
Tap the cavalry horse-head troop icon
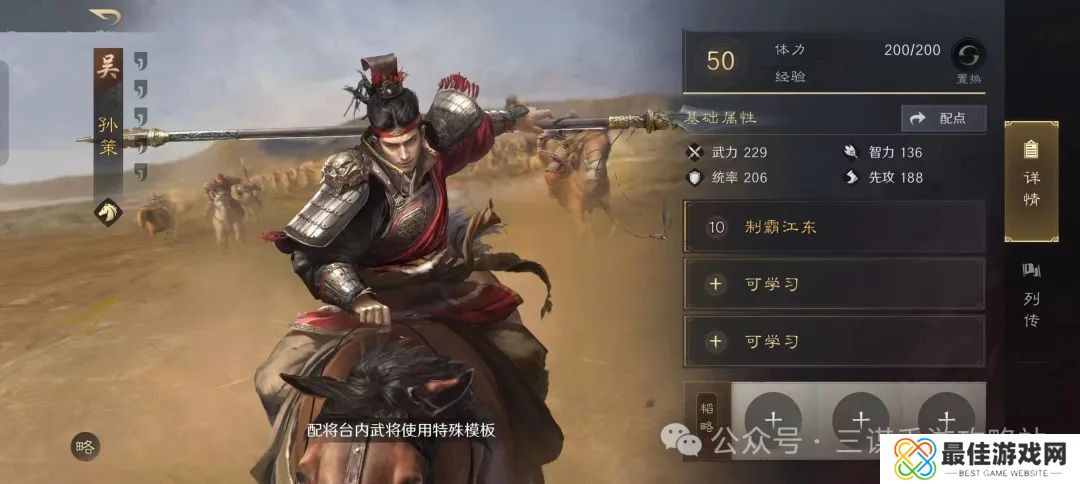pyautogui.click(x=108, y=211)
